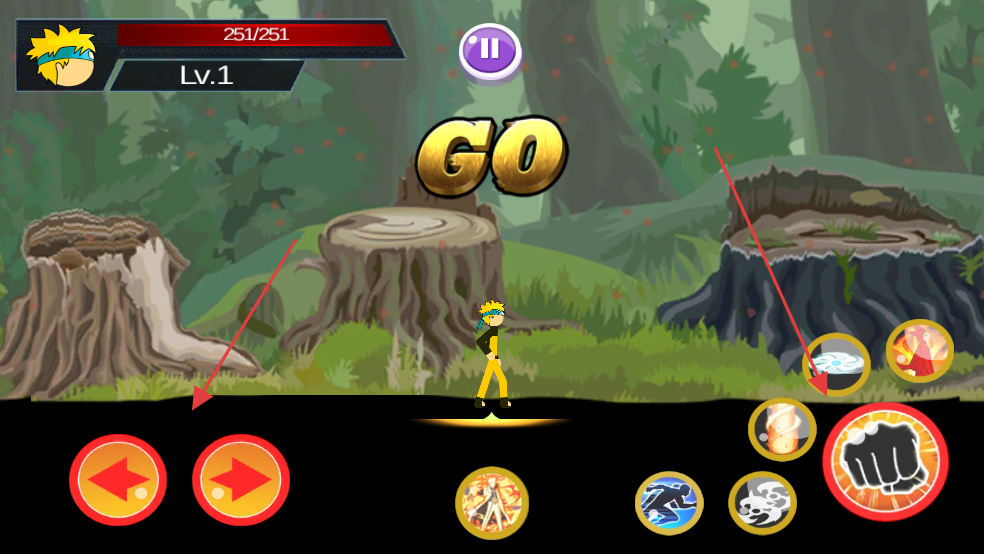The width and height of the screenshot is (984, 554).
Task: Tap the left arrow movement button
Action: click(118, 481)
